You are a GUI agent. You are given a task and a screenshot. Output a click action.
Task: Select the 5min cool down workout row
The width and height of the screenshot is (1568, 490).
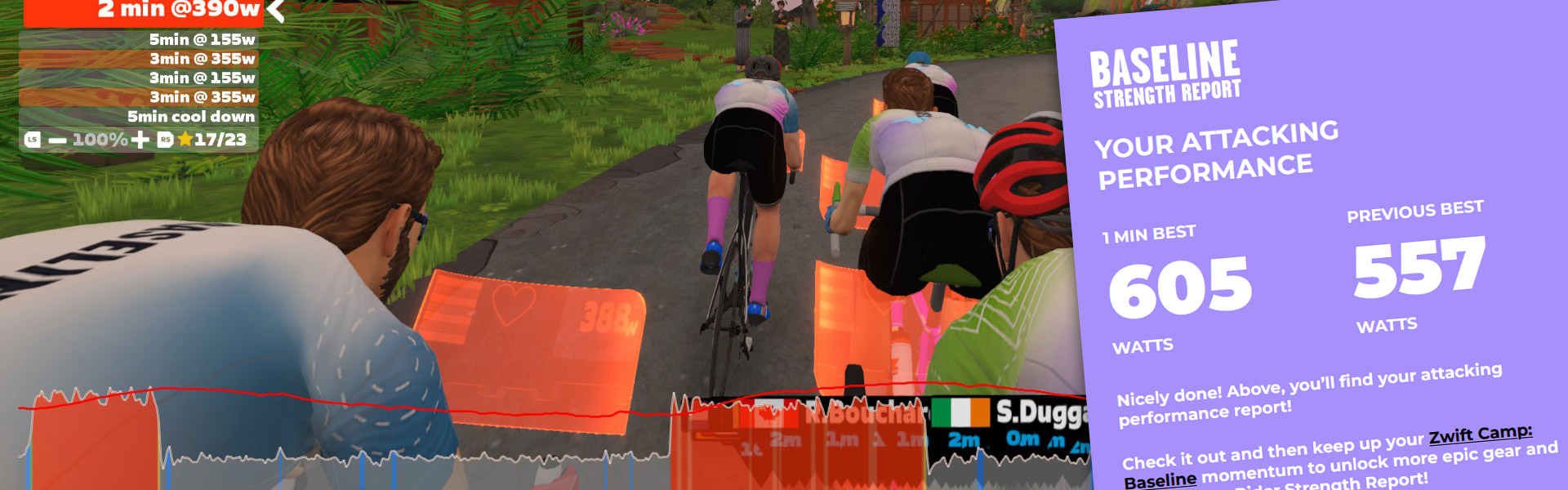[139, 117]
